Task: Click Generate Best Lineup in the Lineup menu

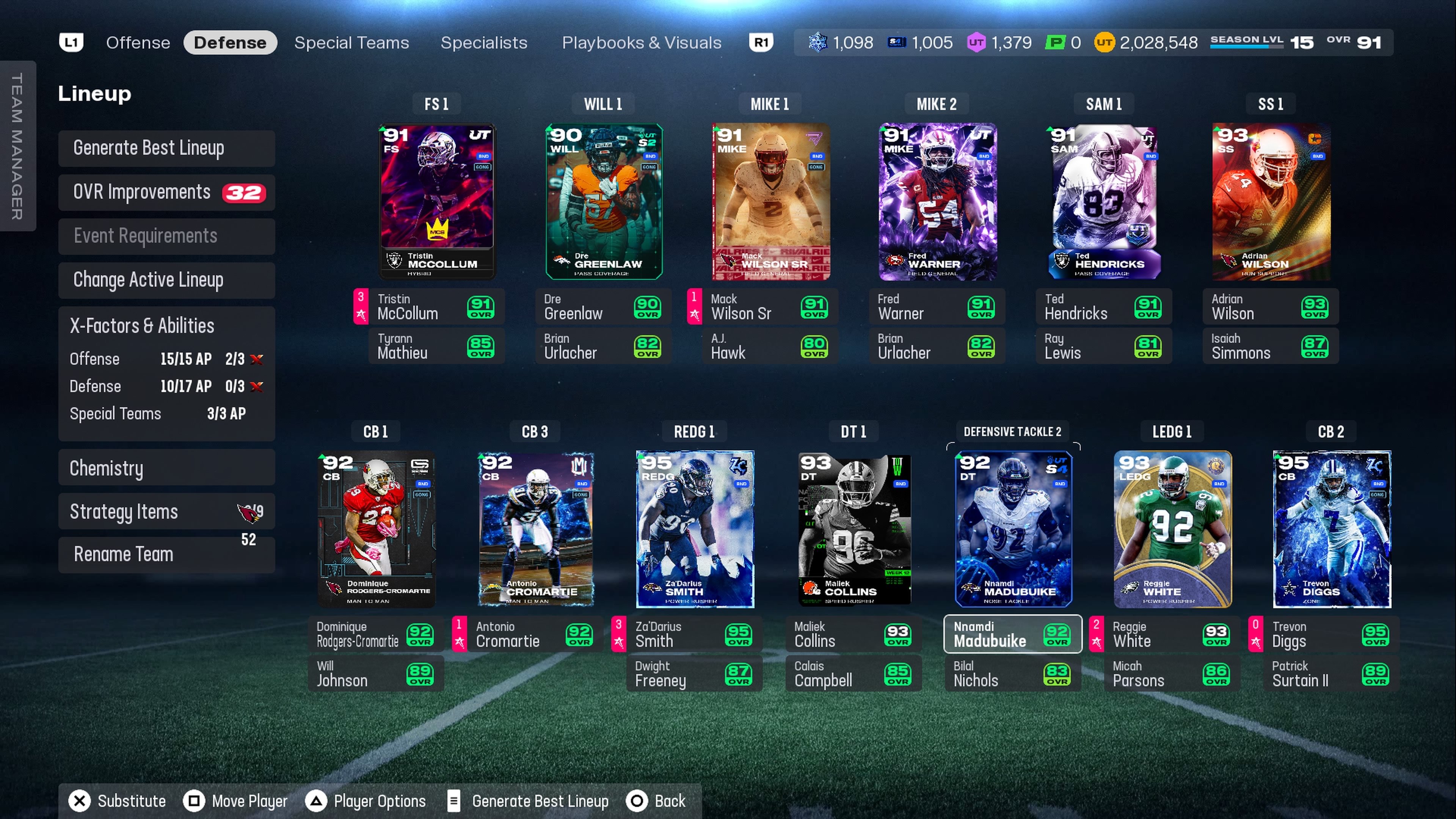Action: 166,148
